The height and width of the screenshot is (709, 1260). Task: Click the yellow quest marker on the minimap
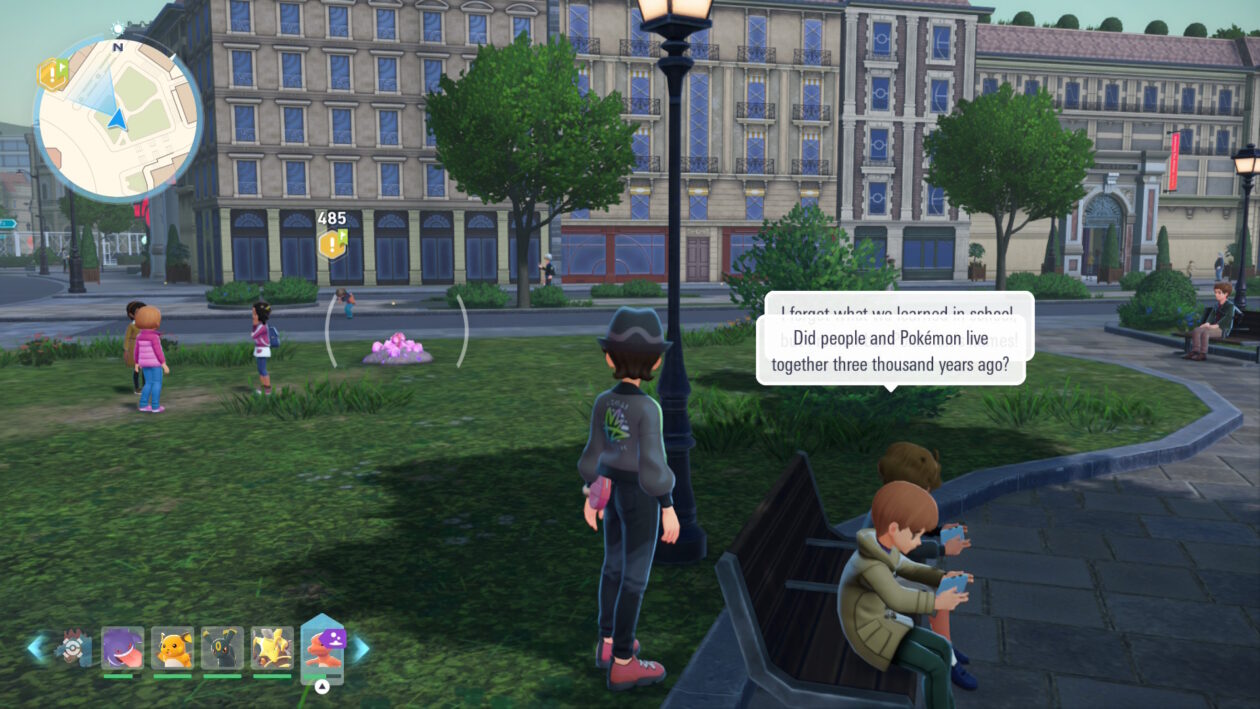(52, 73)
